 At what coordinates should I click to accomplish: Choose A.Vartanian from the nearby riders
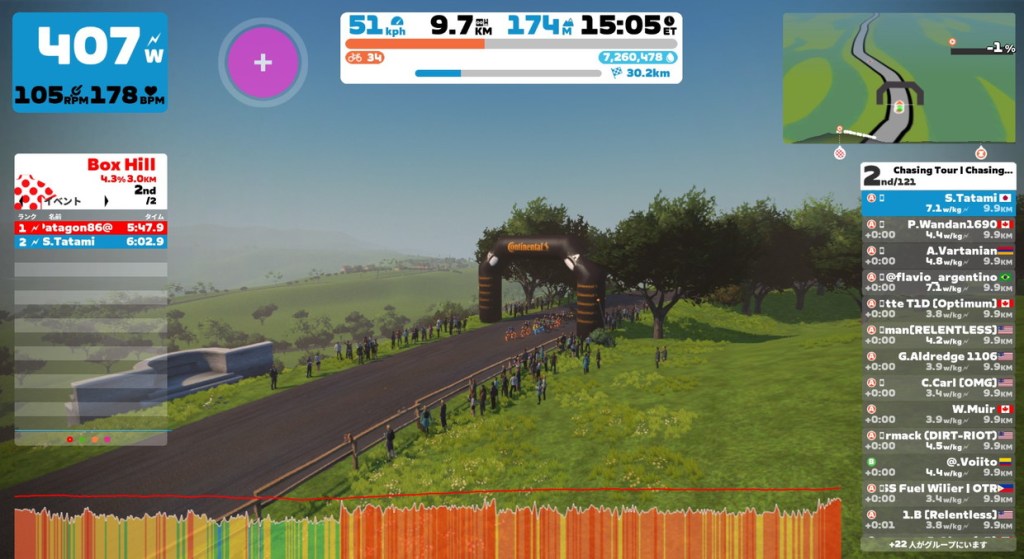coord(938,255)
